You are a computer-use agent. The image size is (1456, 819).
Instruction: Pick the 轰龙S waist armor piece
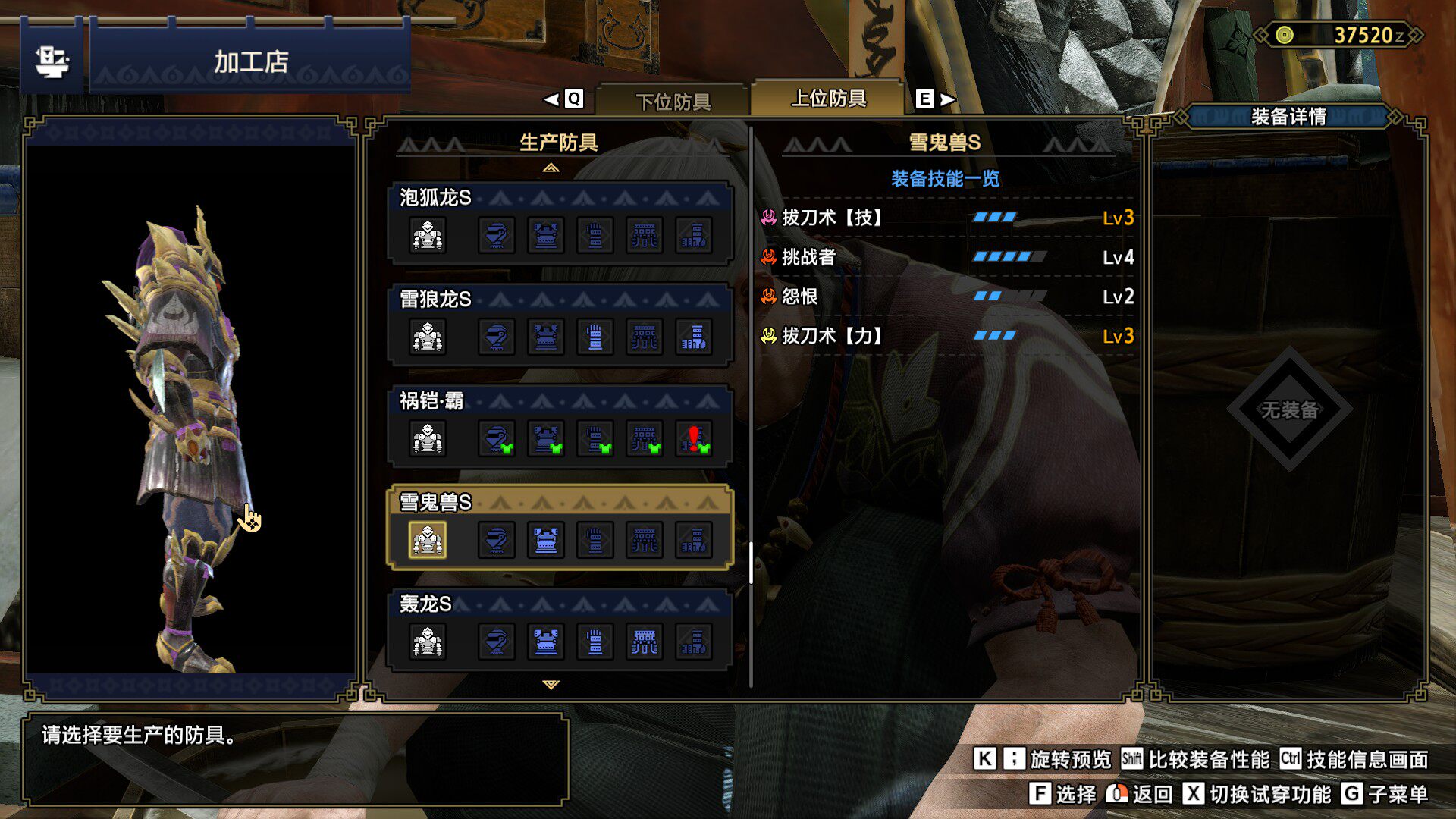tap(645, 642)
